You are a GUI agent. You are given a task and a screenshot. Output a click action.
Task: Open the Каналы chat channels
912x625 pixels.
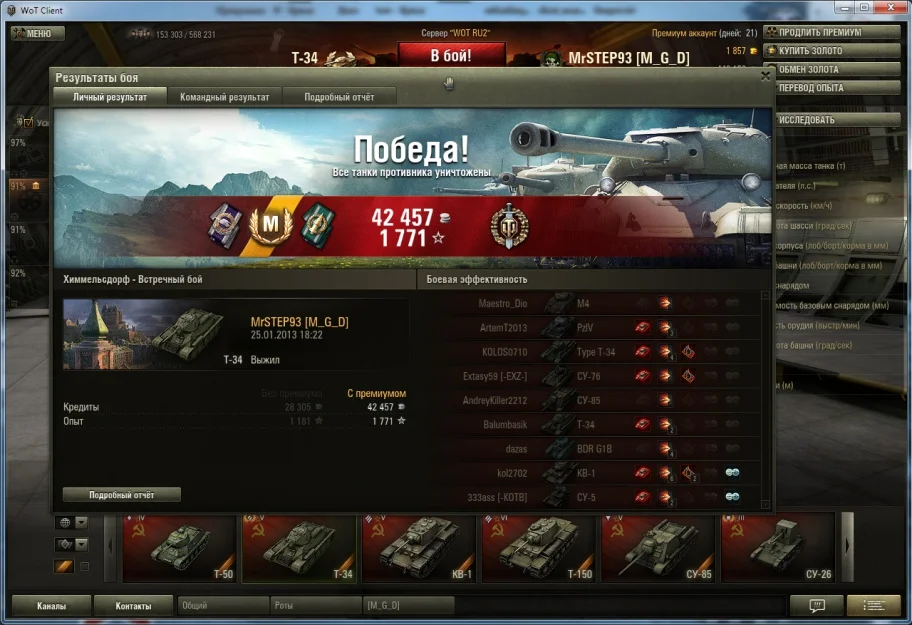[52, 606]
